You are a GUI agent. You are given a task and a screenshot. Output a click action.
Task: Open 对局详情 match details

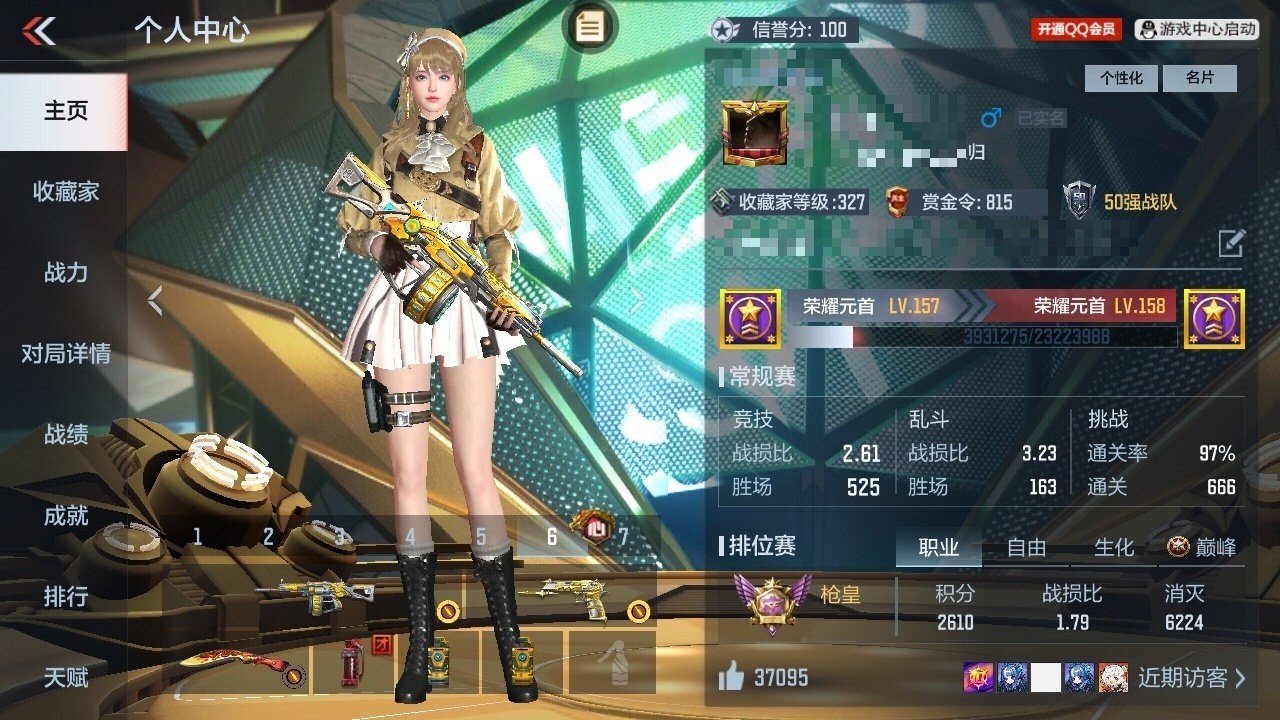[x=65, y=353]
